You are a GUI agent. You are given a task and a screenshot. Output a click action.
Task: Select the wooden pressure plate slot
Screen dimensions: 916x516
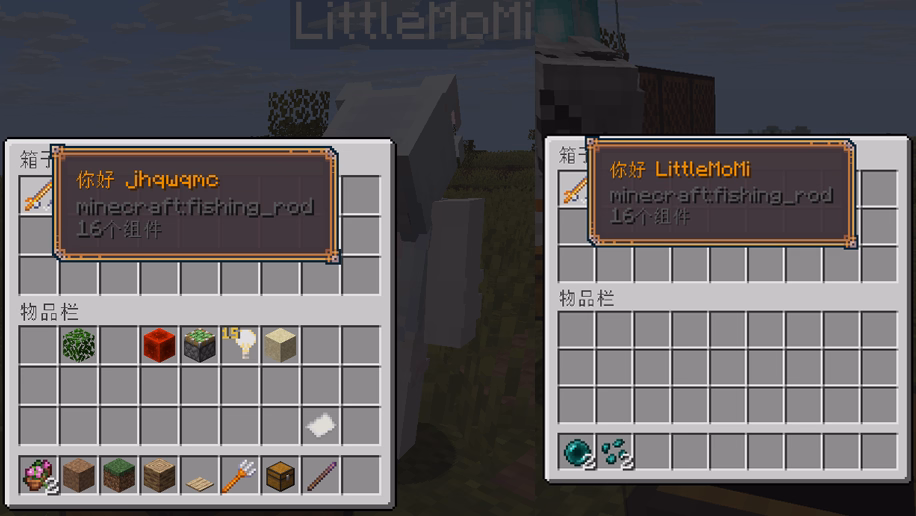[200, 477]
